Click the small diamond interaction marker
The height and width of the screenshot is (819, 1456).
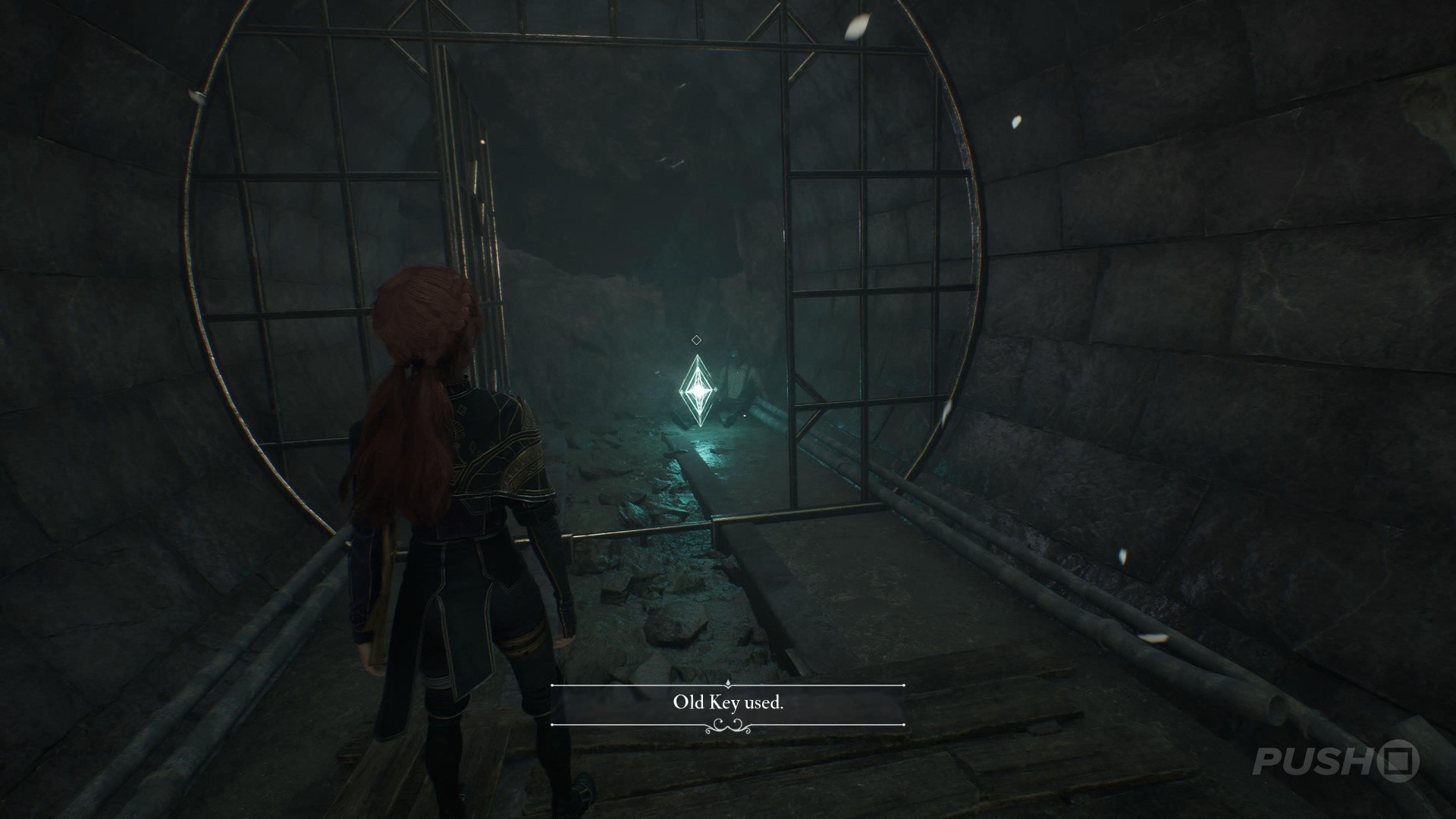tap(695, 340)
